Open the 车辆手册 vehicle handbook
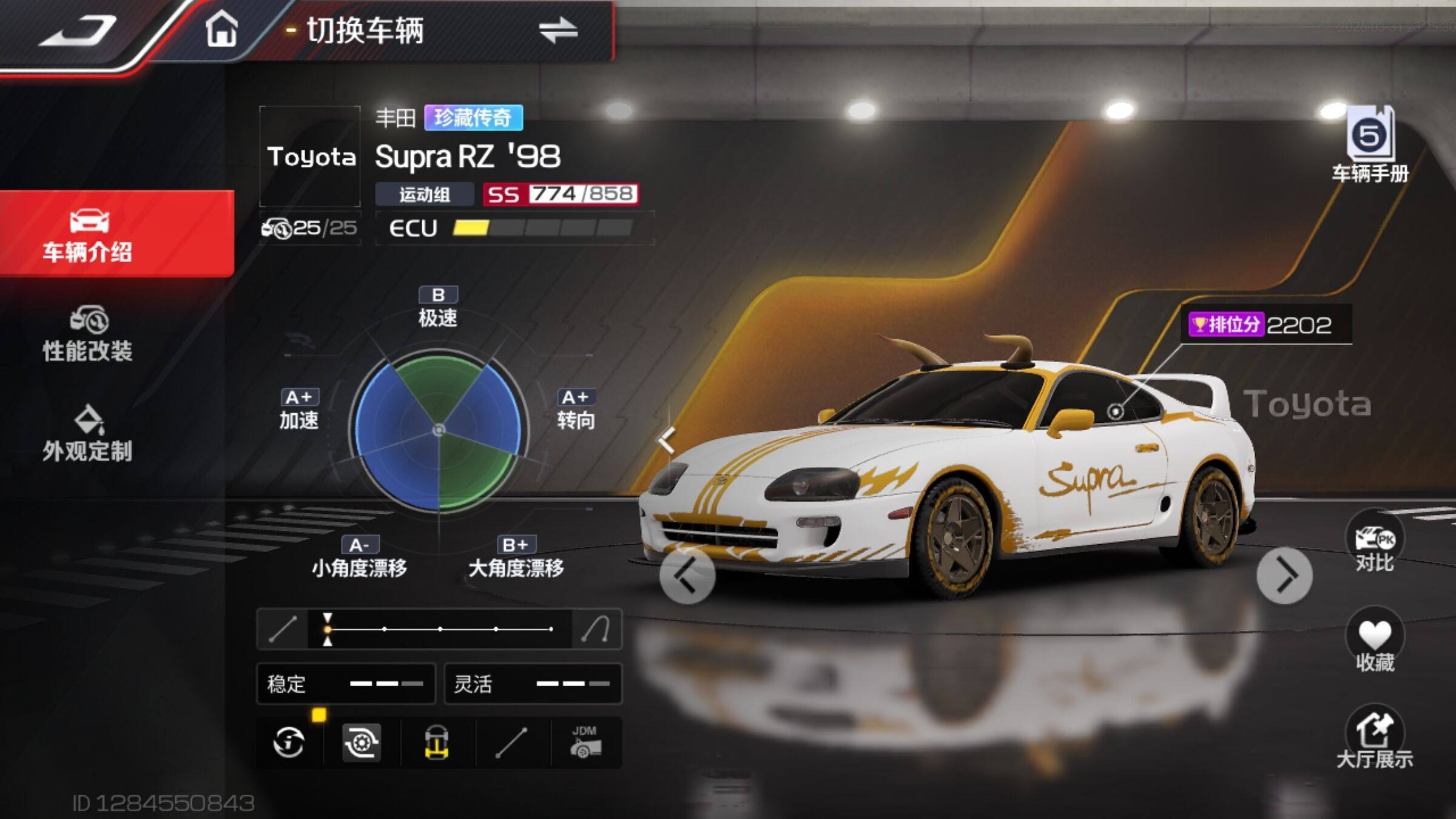Image resolution: width=1456 pixels, height=819 pixels. [x=1370, y=146]
